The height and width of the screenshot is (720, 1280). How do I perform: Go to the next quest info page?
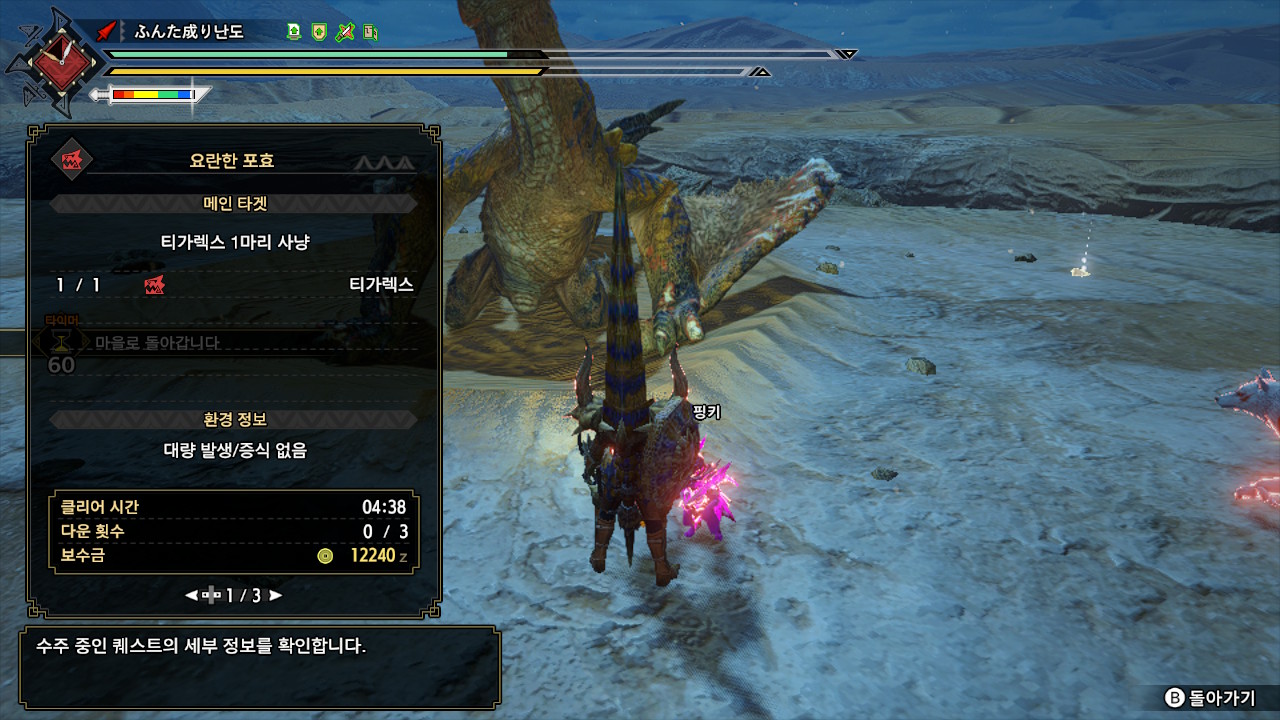(276, 595)
